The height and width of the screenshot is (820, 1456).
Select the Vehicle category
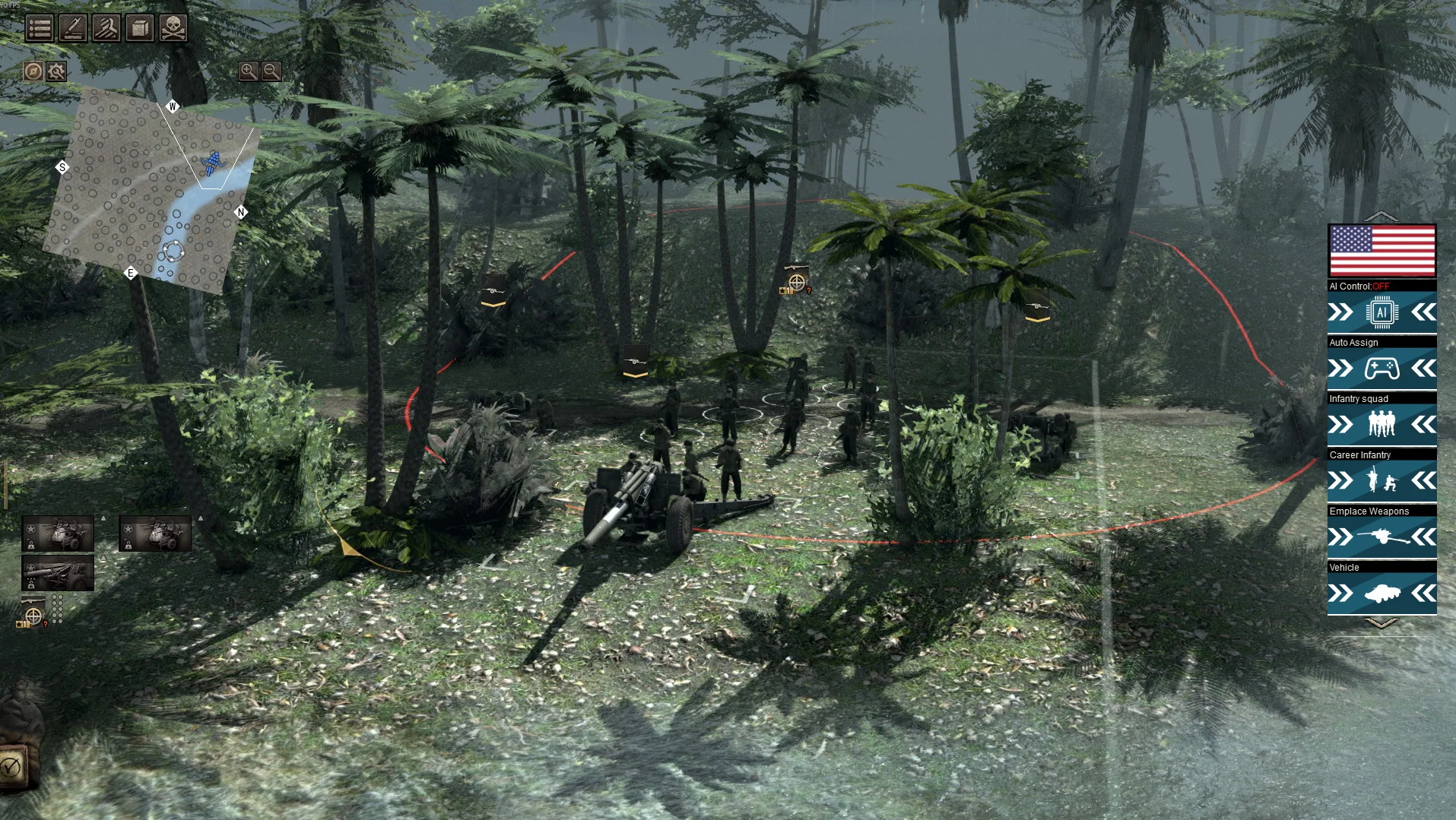1381,594
